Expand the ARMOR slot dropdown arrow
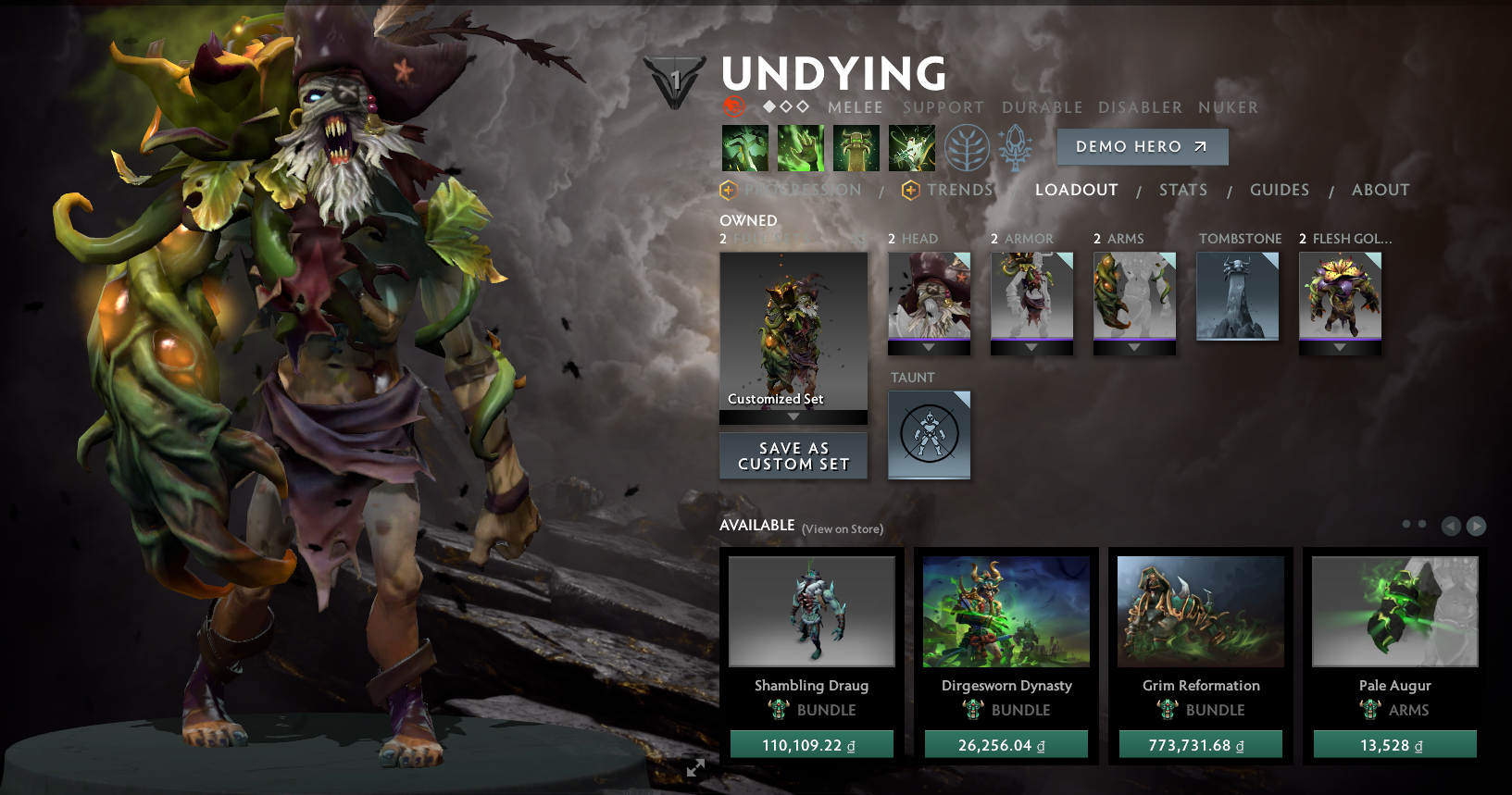 pos(1031,348)
